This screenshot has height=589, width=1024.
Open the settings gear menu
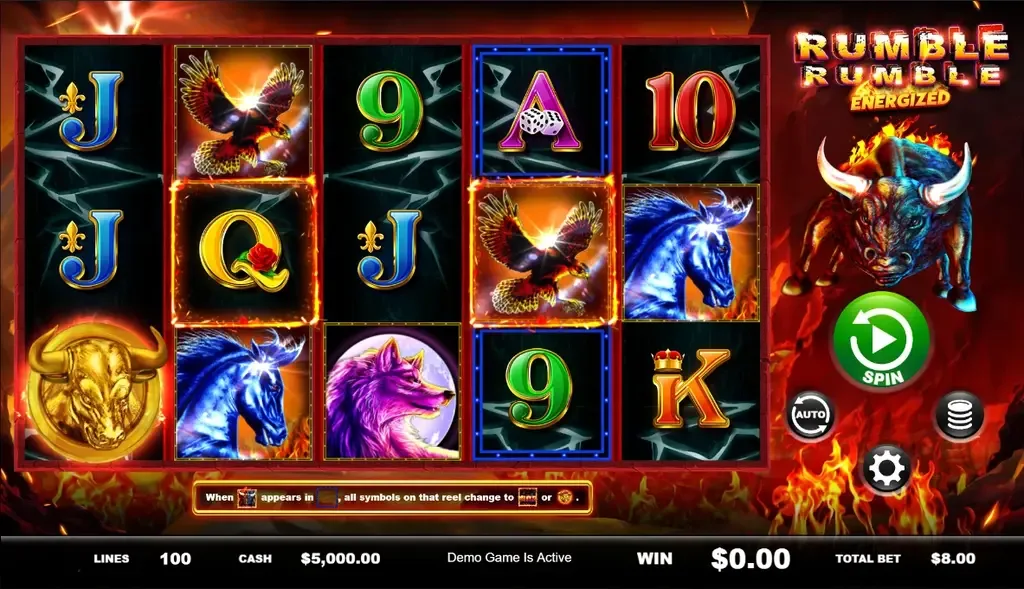886,467
